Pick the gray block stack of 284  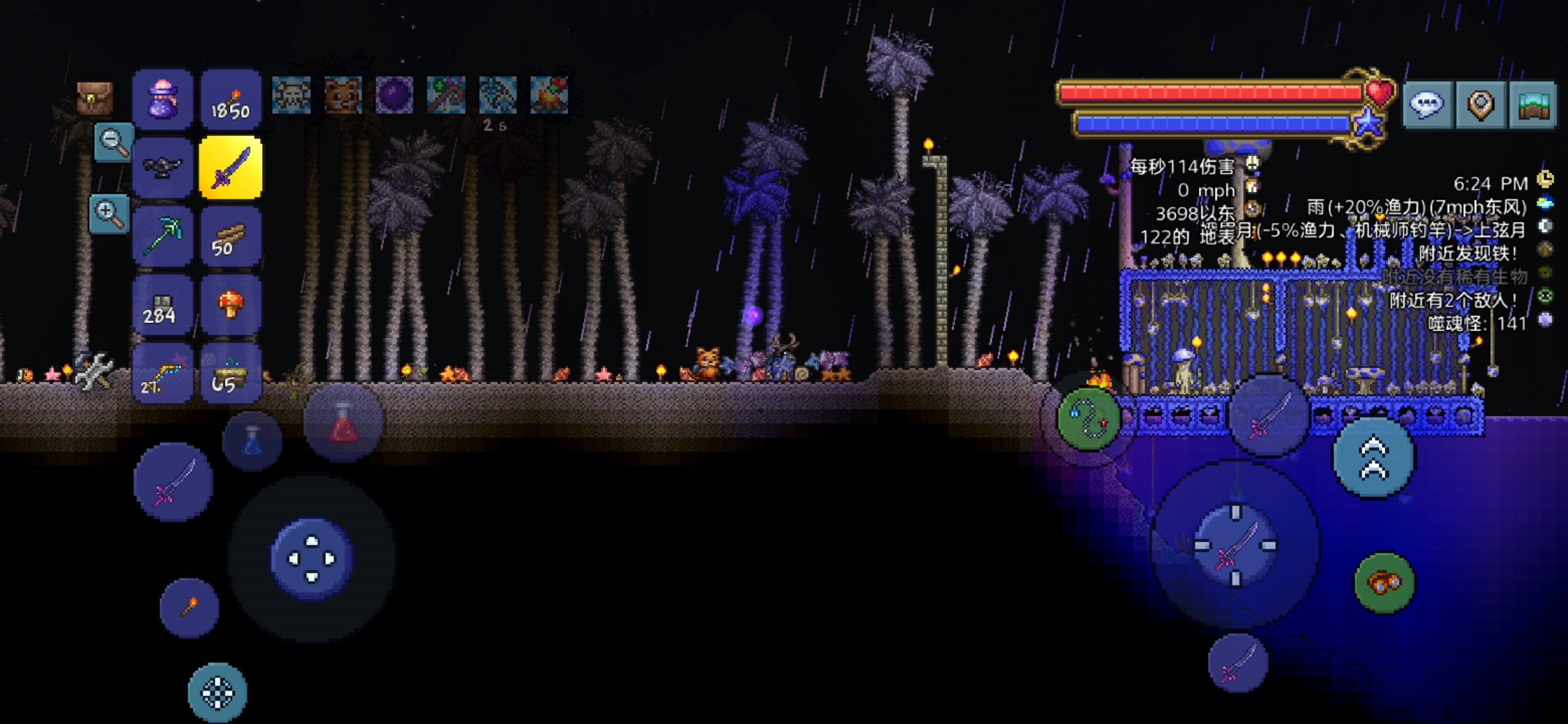point(163,305)
